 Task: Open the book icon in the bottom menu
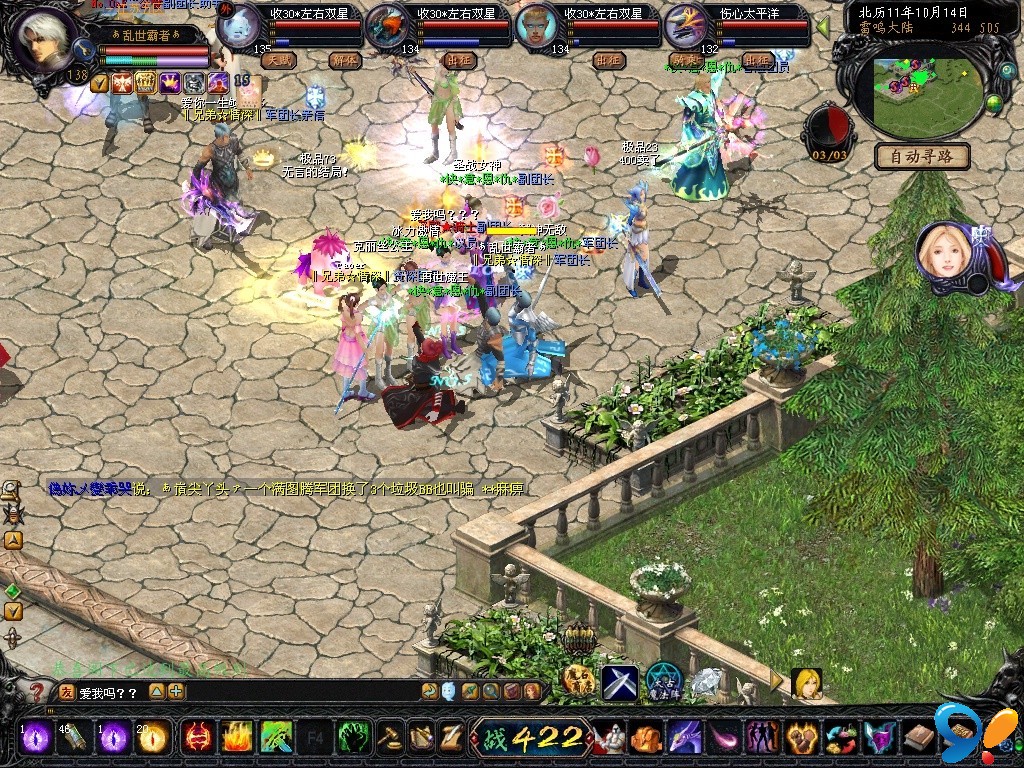tap(919, 738)
